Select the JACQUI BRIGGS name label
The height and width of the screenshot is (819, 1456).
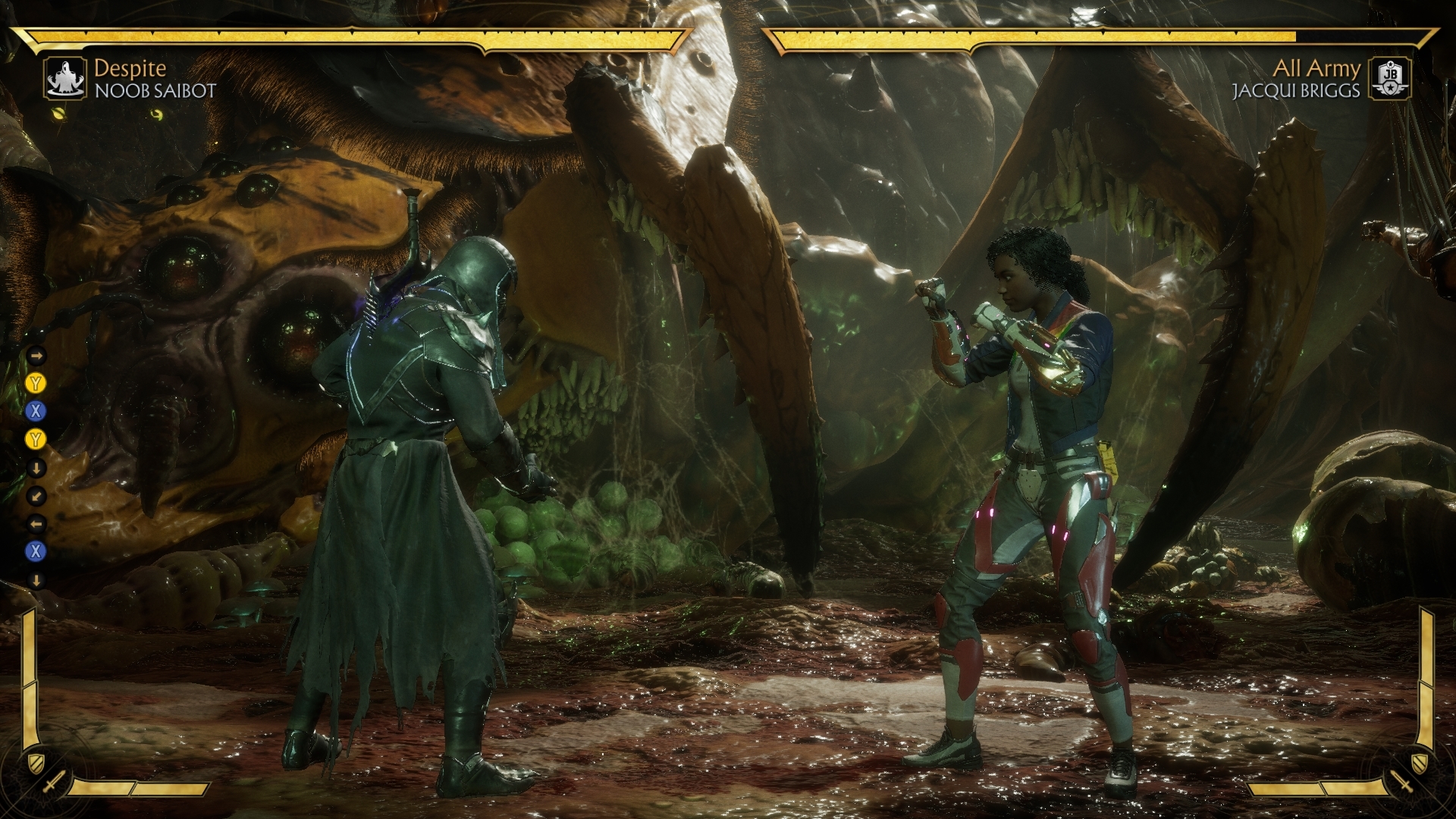1296,92
